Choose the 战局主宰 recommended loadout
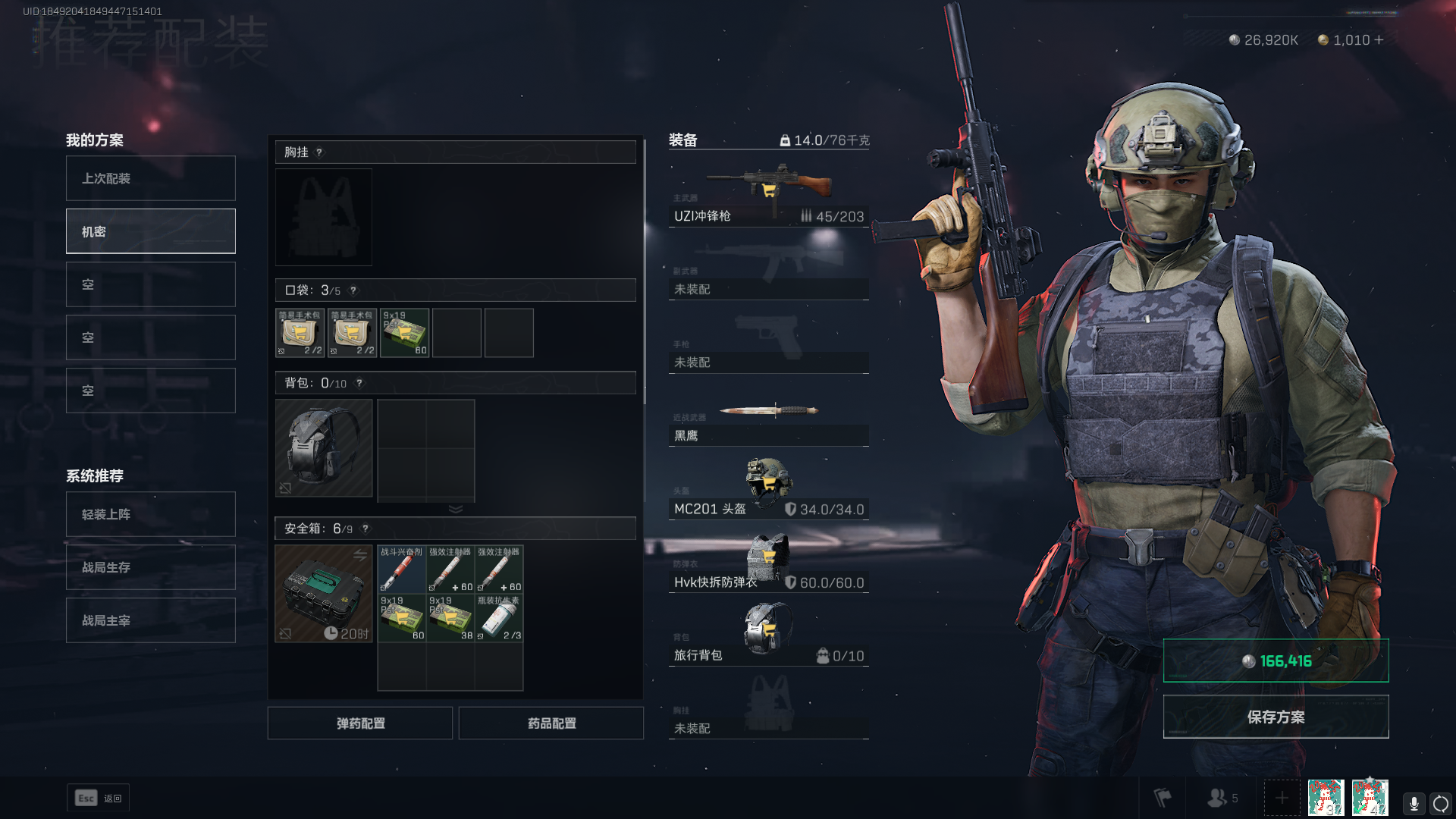The height and width of the screenshot is (819, 1456). pyautogui.click(x=150, y=620)
